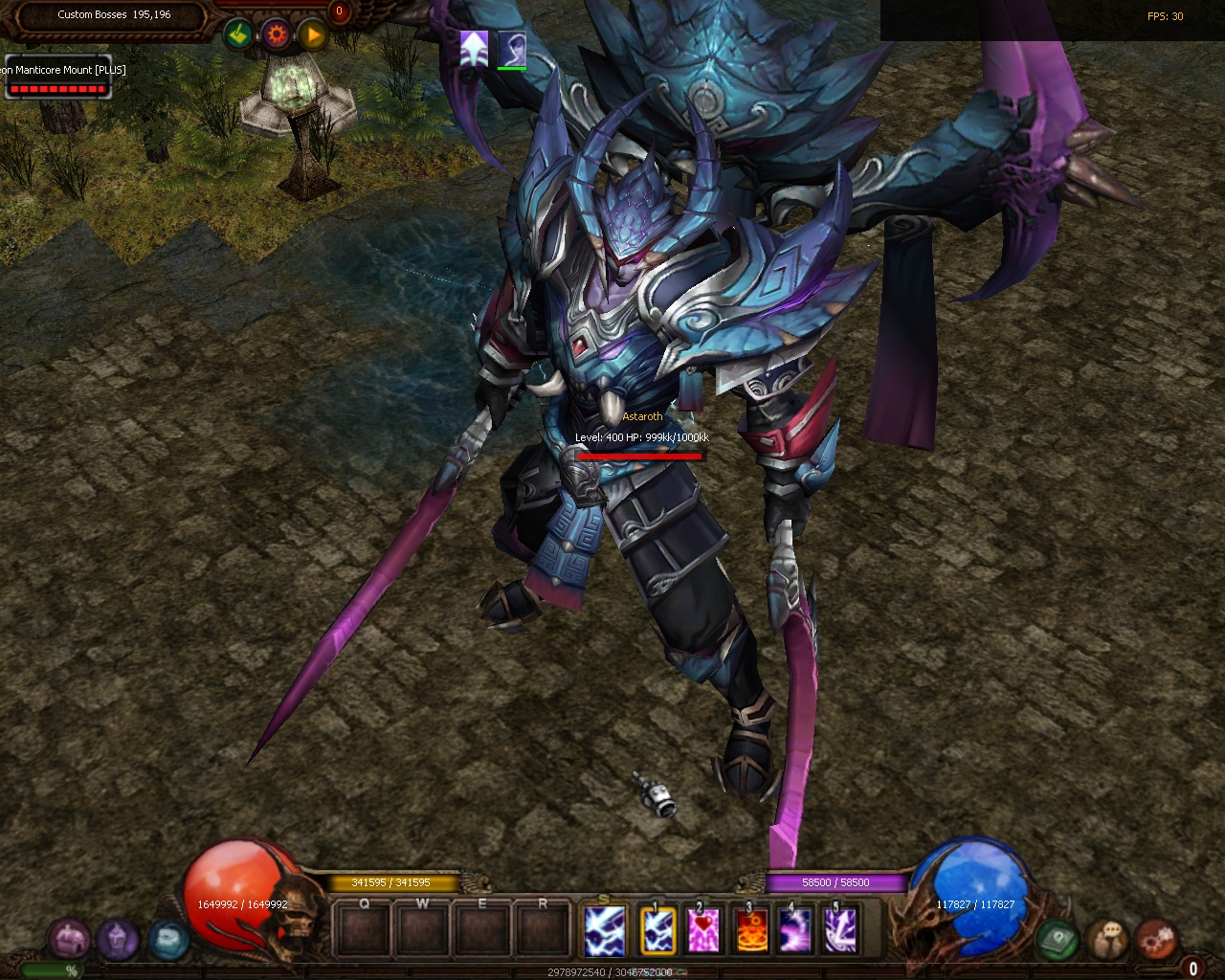Open the orange gear settings button
Screen dimensions: 1225x980
point(276,35)
